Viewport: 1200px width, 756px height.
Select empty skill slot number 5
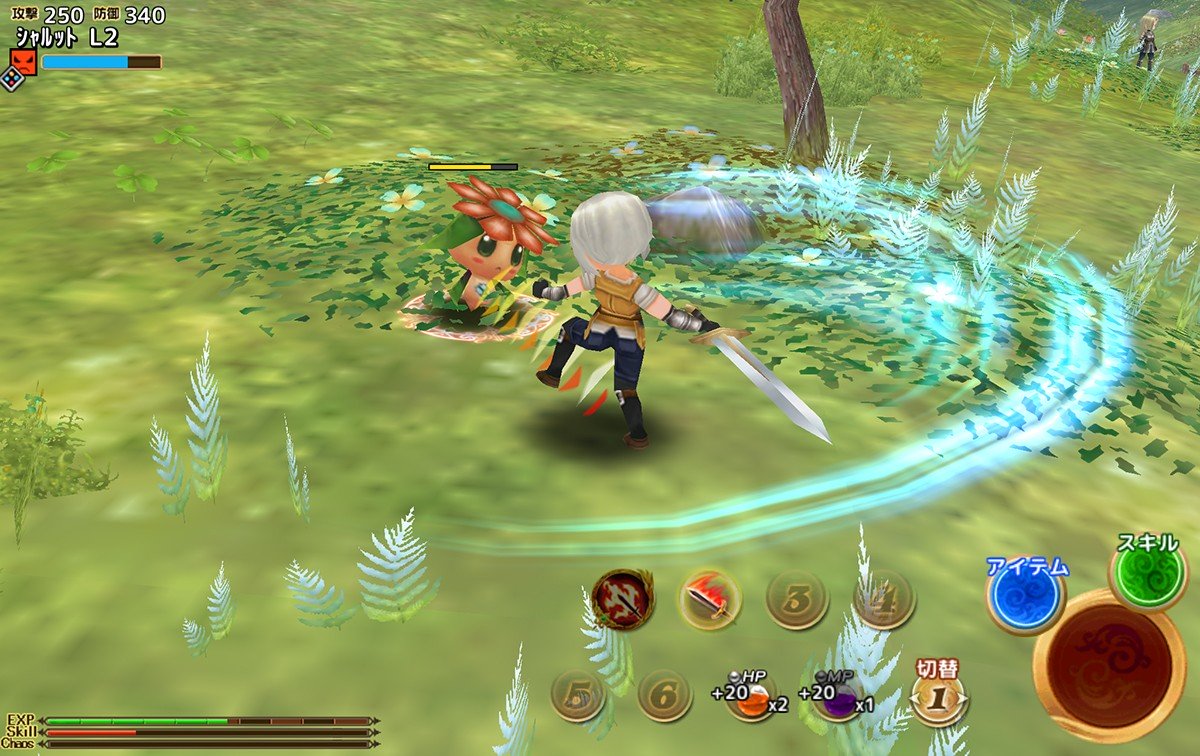tap(578, 695)
